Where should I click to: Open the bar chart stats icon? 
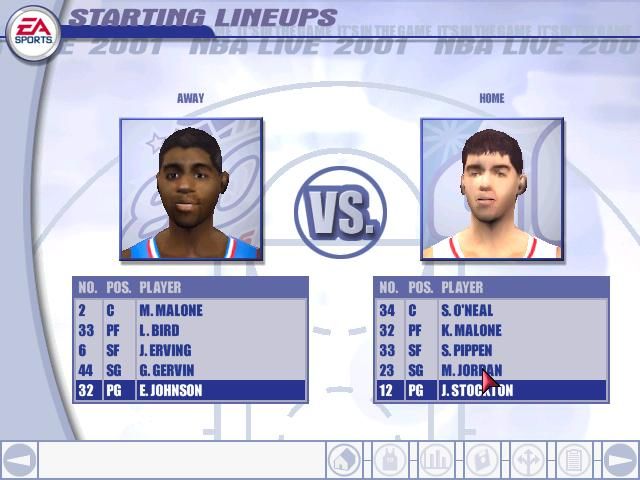point(435,460)
